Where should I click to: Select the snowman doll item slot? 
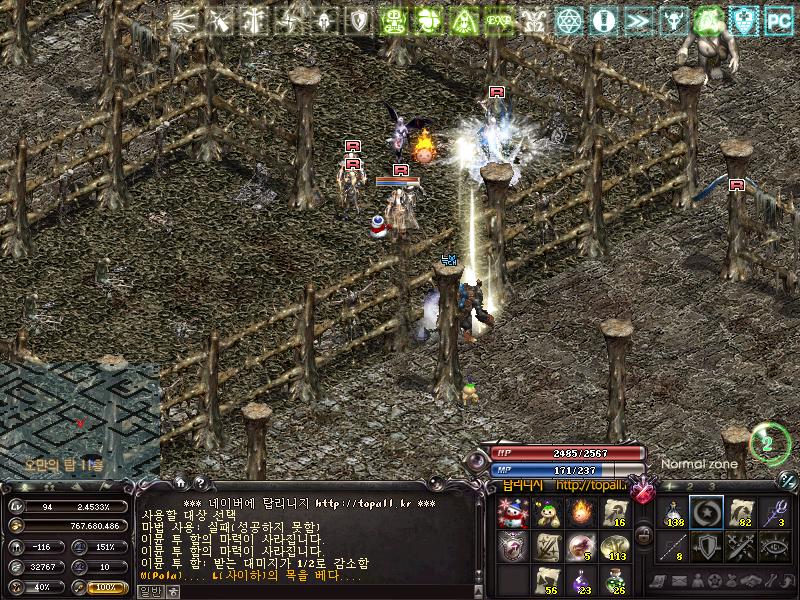coord(513,513)
